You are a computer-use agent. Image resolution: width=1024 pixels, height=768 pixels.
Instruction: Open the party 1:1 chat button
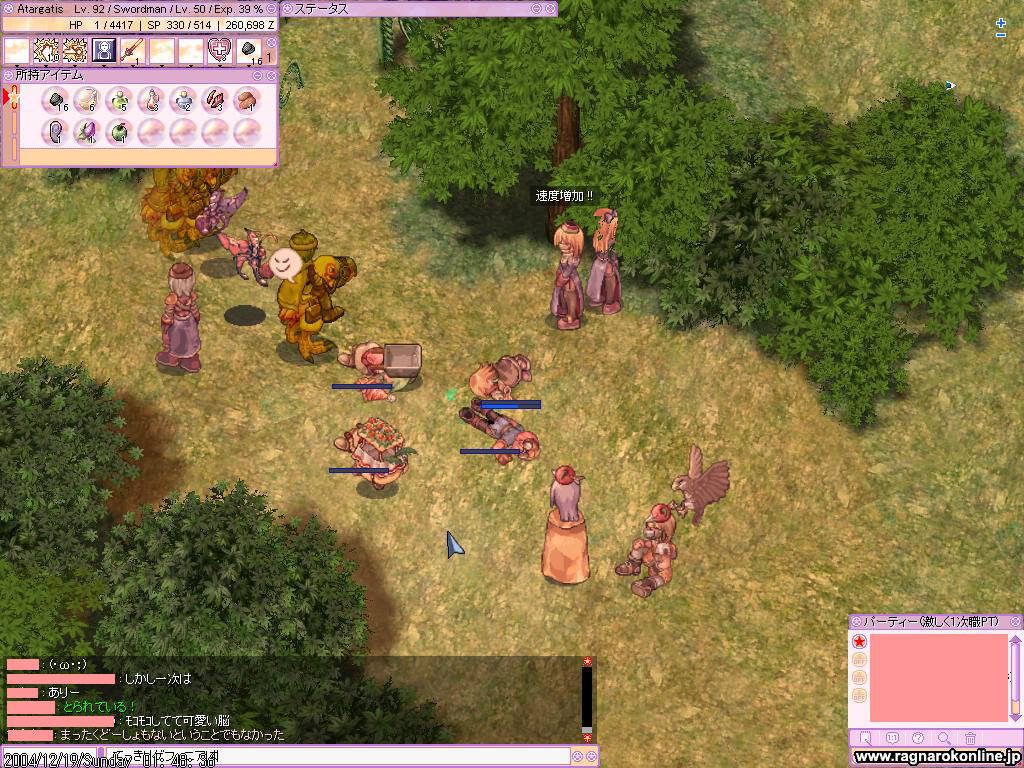point(892,739)
